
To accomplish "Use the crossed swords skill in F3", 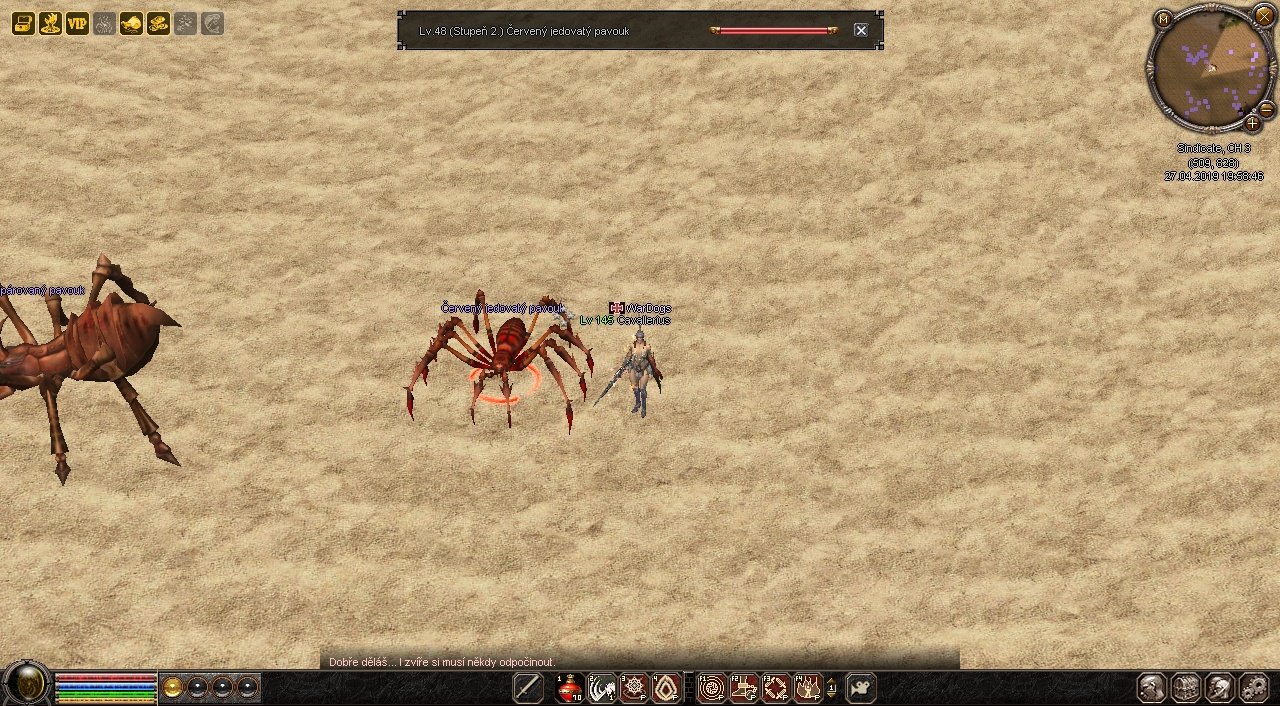I will (x=776, y=688).
